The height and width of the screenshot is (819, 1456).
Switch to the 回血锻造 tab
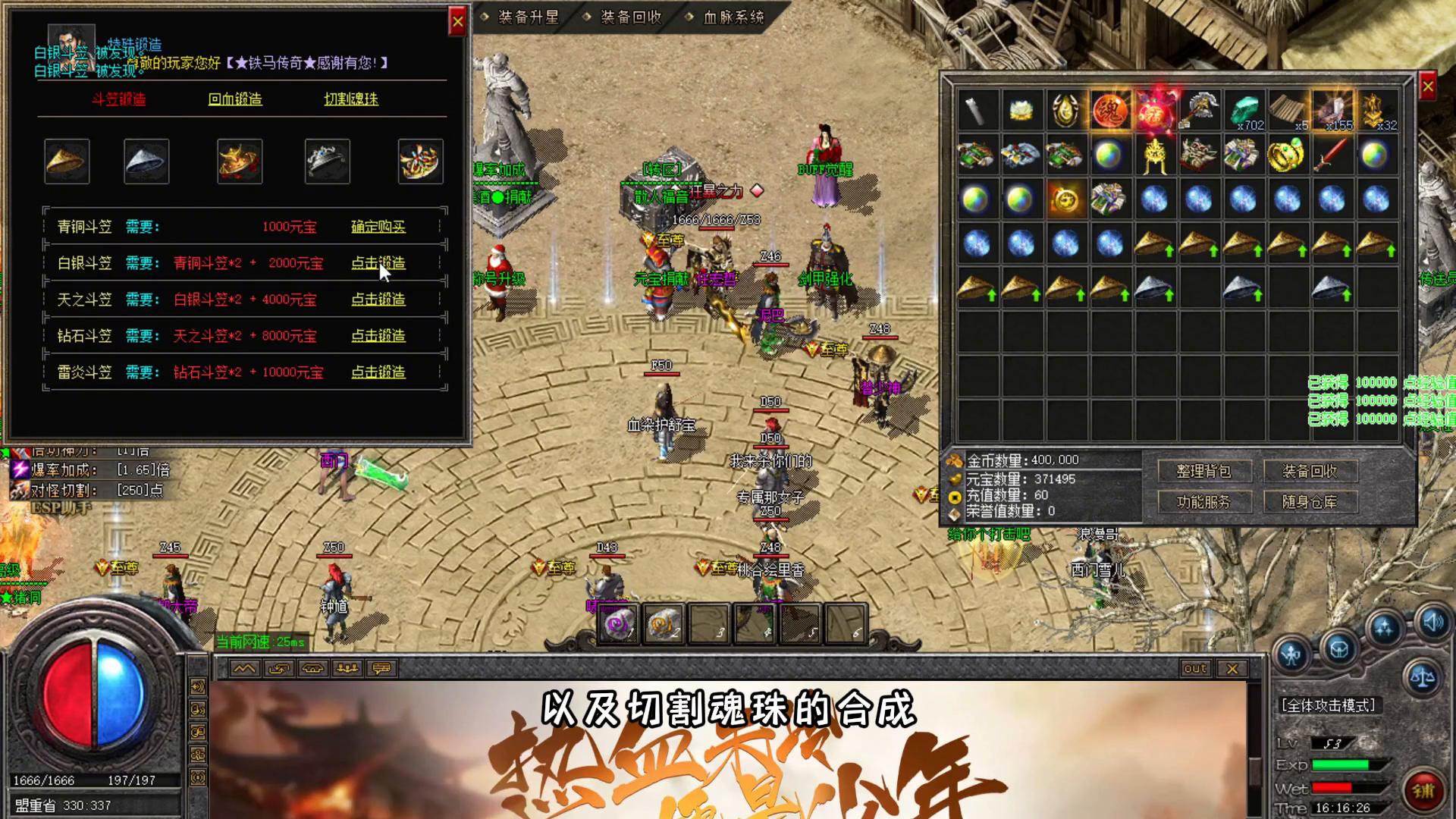tap(235, 99)
